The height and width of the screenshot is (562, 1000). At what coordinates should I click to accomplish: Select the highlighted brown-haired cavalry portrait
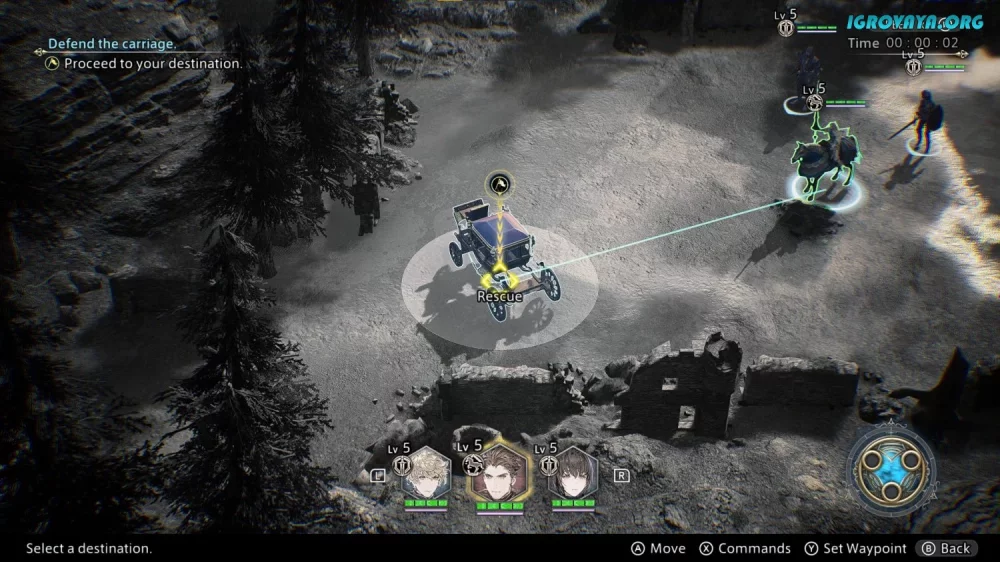pos(501,474)
